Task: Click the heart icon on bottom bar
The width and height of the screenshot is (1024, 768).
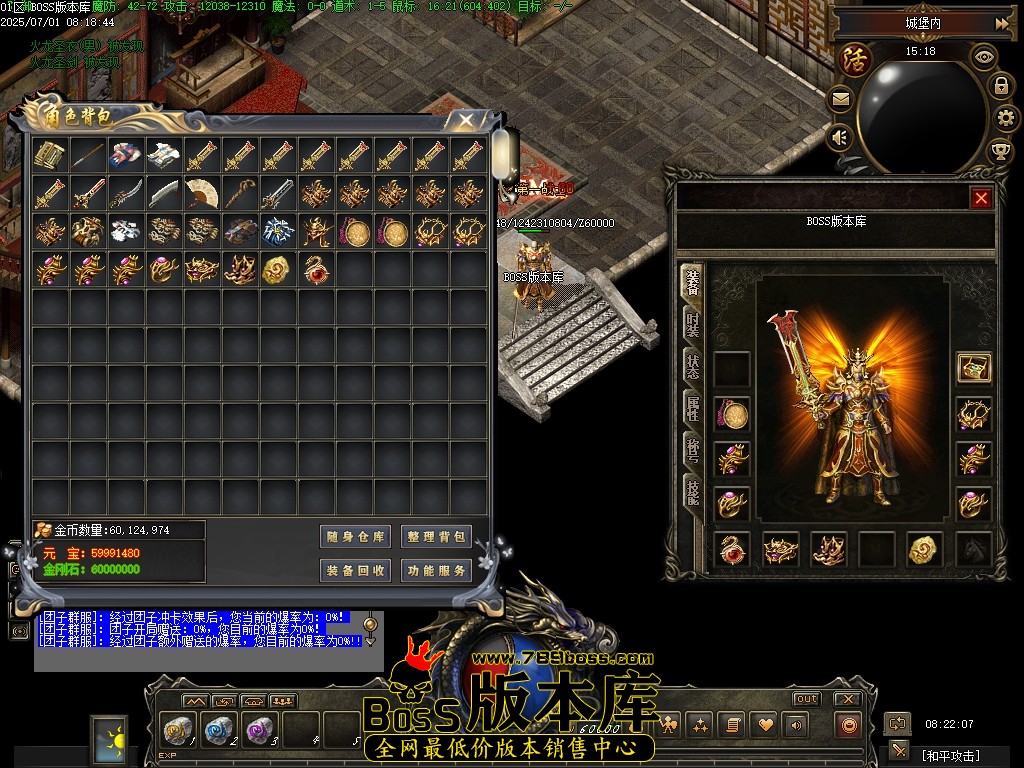Action: pyautogui.click(x=765, y=725)
